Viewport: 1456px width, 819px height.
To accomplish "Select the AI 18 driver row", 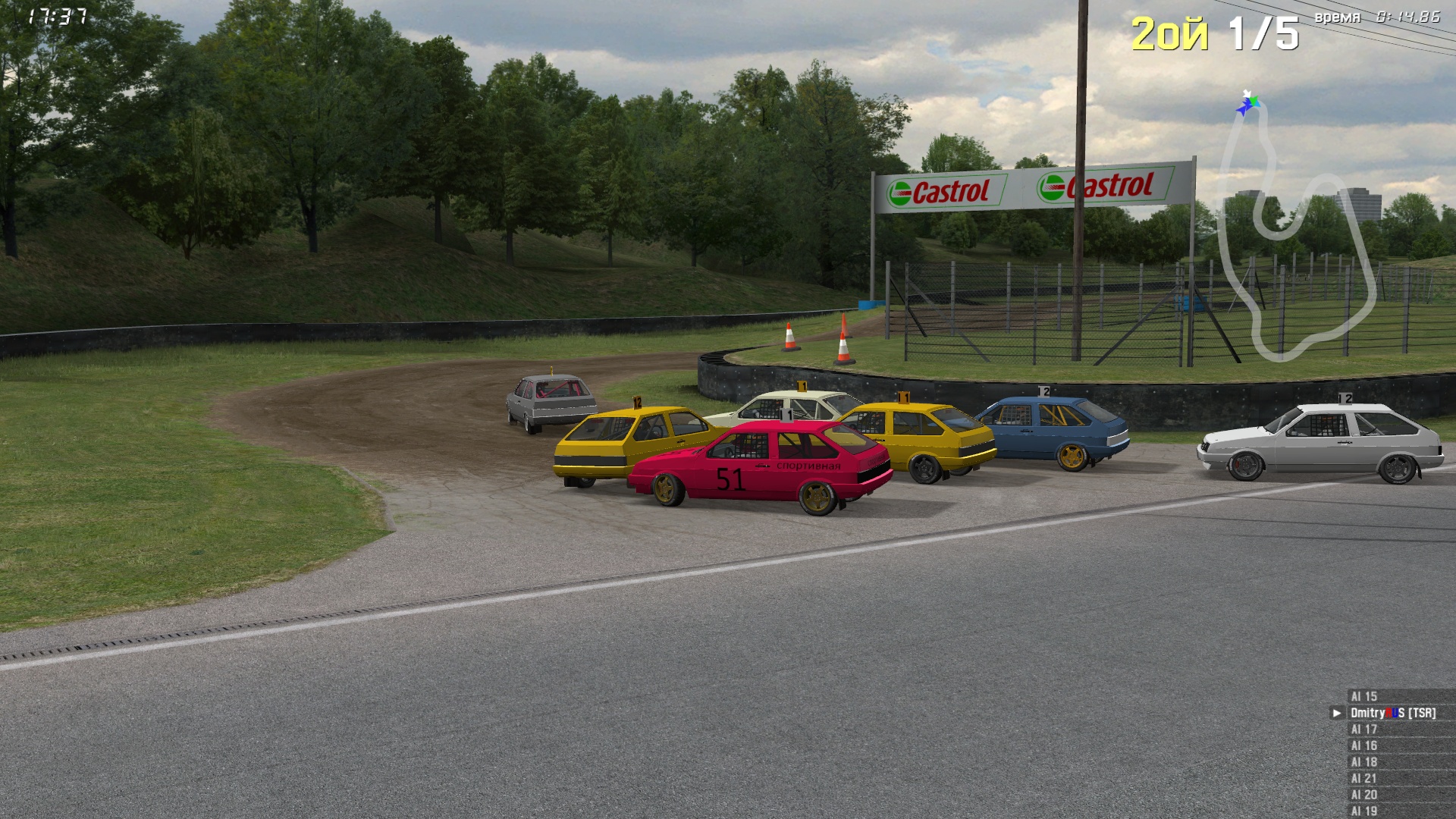I will [1363, 762].
